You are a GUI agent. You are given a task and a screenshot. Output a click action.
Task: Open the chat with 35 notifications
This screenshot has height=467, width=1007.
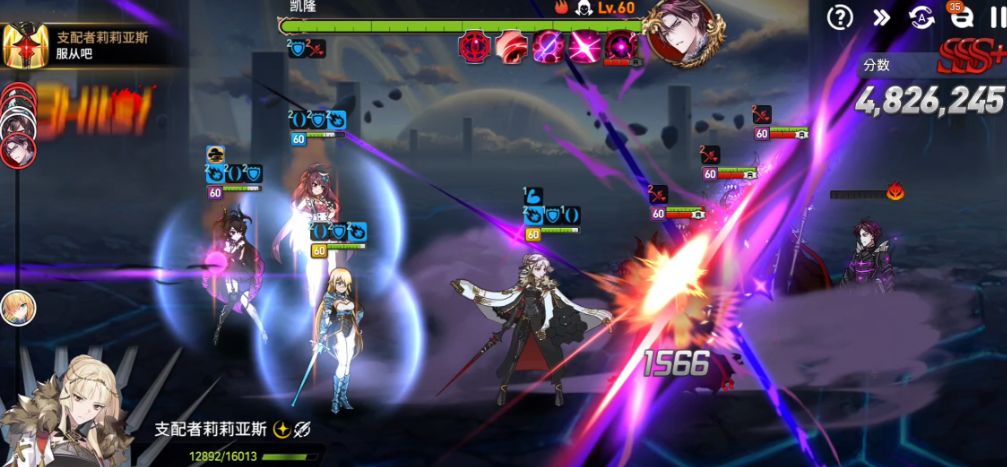(957, 16)
